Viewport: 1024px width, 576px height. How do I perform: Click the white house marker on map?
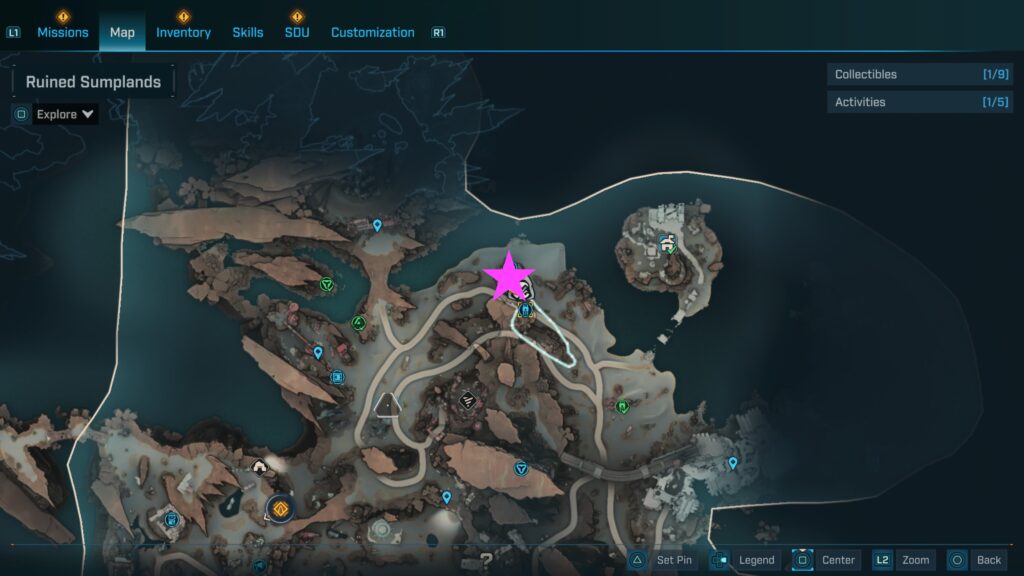(260, 466)
